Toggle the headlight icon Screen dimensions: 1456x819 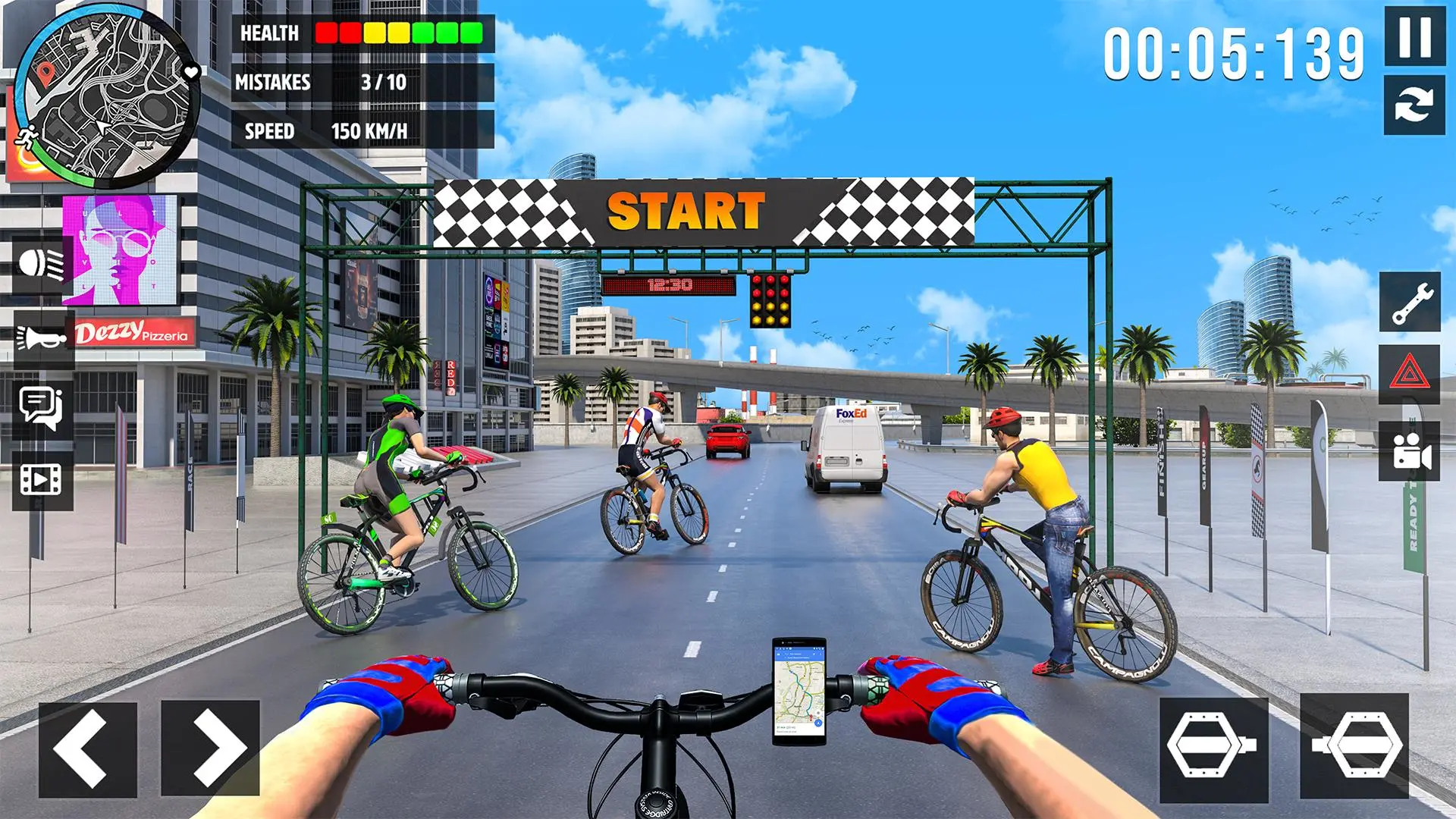pos(42,264)
